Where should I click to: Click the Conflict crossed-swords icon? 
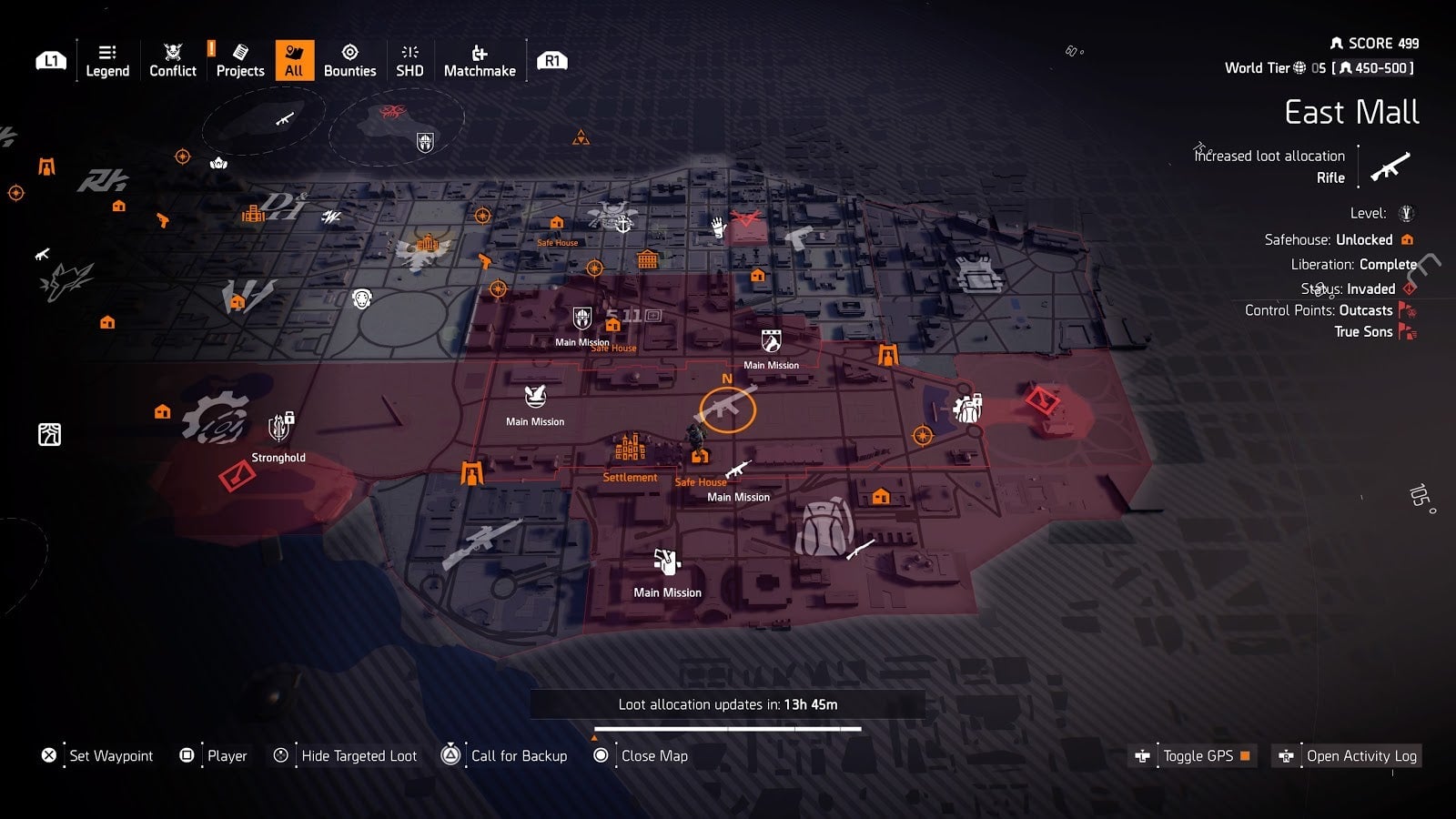point(172,53)
